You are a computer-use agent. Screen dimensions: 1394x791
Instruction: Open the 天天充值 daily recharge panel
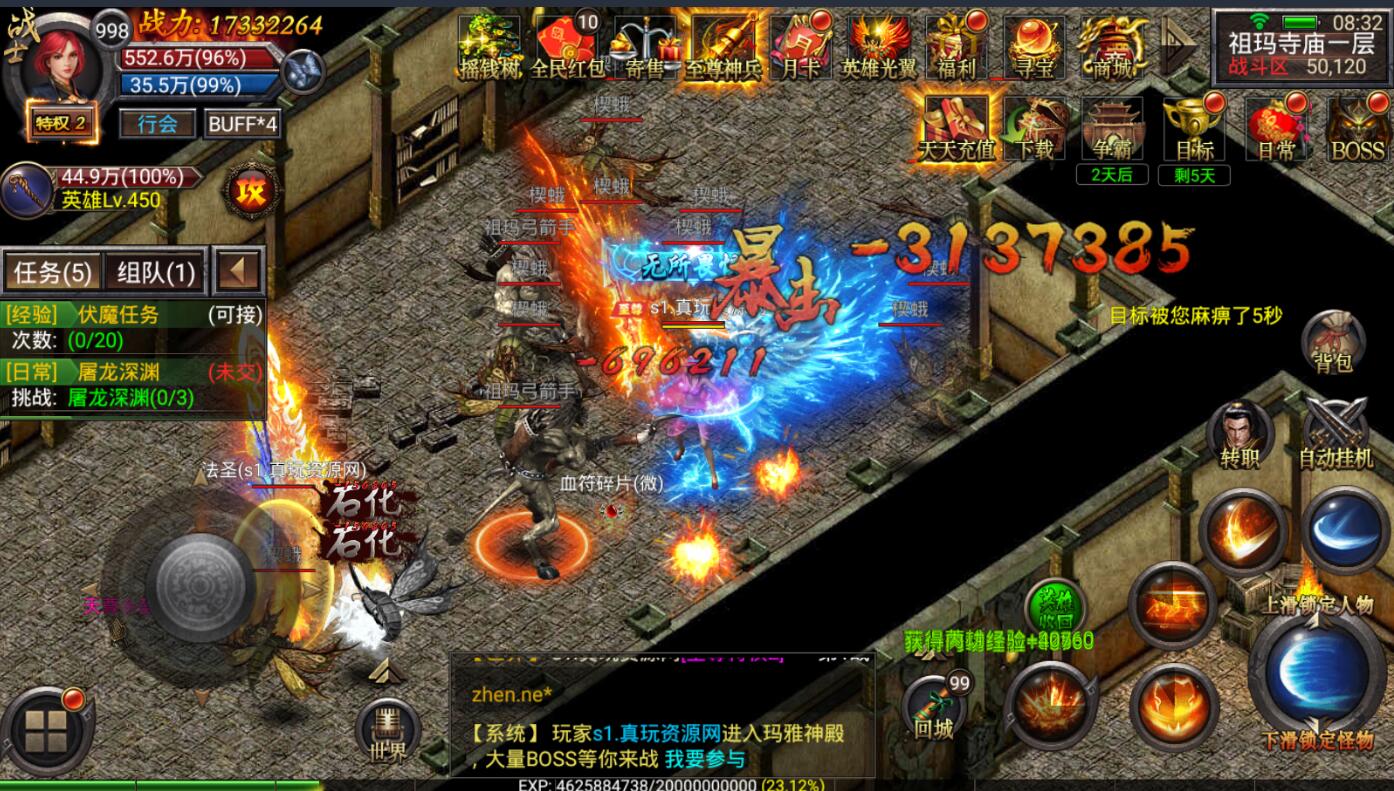click(957, 130)
